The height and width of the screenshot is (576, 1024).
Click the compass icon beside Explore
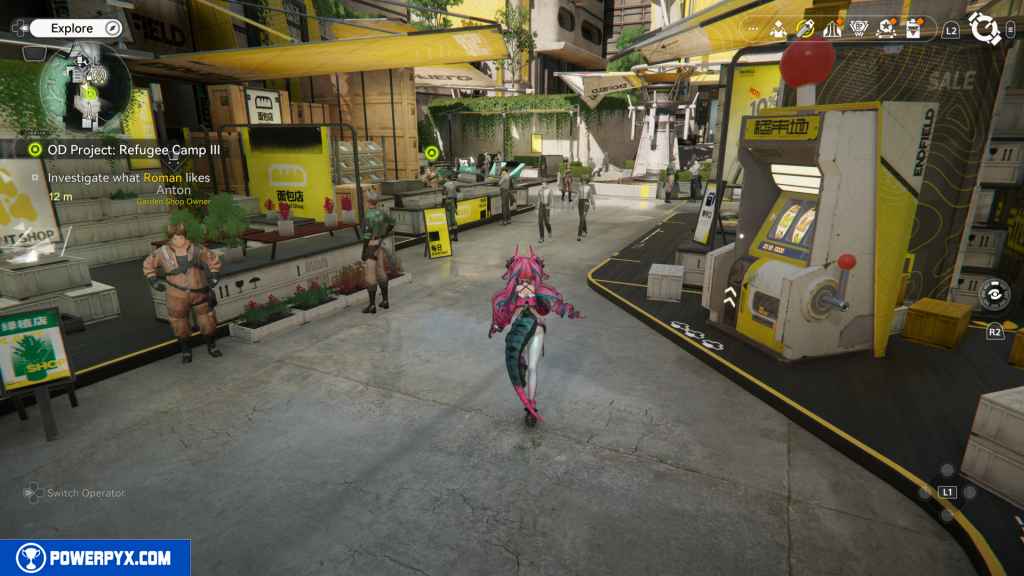click(x=112, y=28)
